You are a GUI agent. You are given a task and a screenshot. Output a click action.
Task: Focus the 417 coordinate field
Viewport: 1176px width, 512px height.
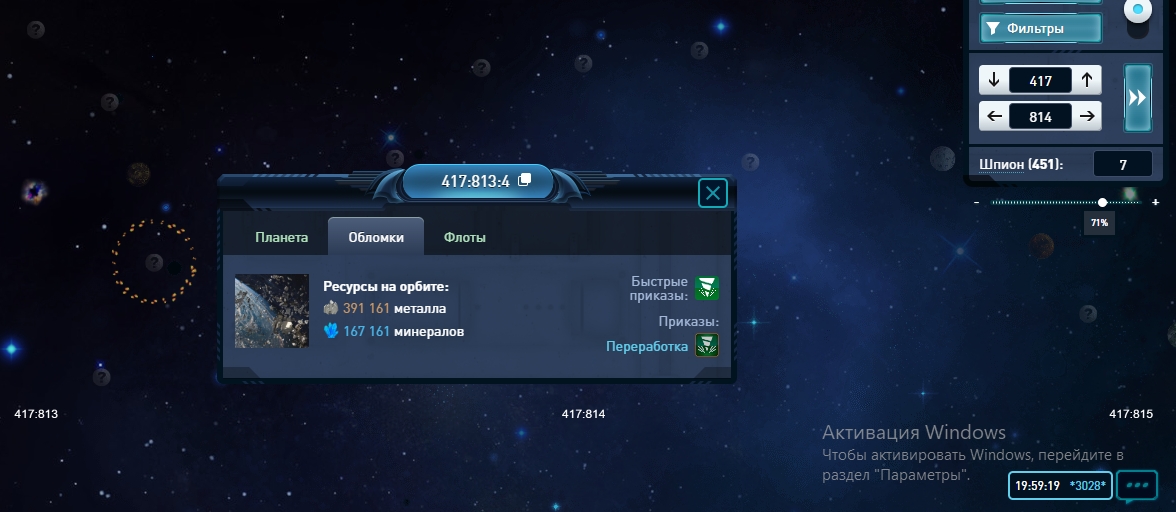pyautogui.click(x=1040, y=81)
